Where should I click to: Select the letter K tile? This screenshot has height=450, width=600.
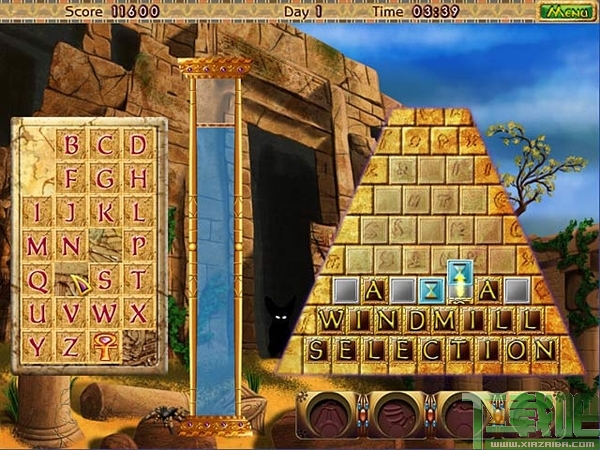point(104,212)
